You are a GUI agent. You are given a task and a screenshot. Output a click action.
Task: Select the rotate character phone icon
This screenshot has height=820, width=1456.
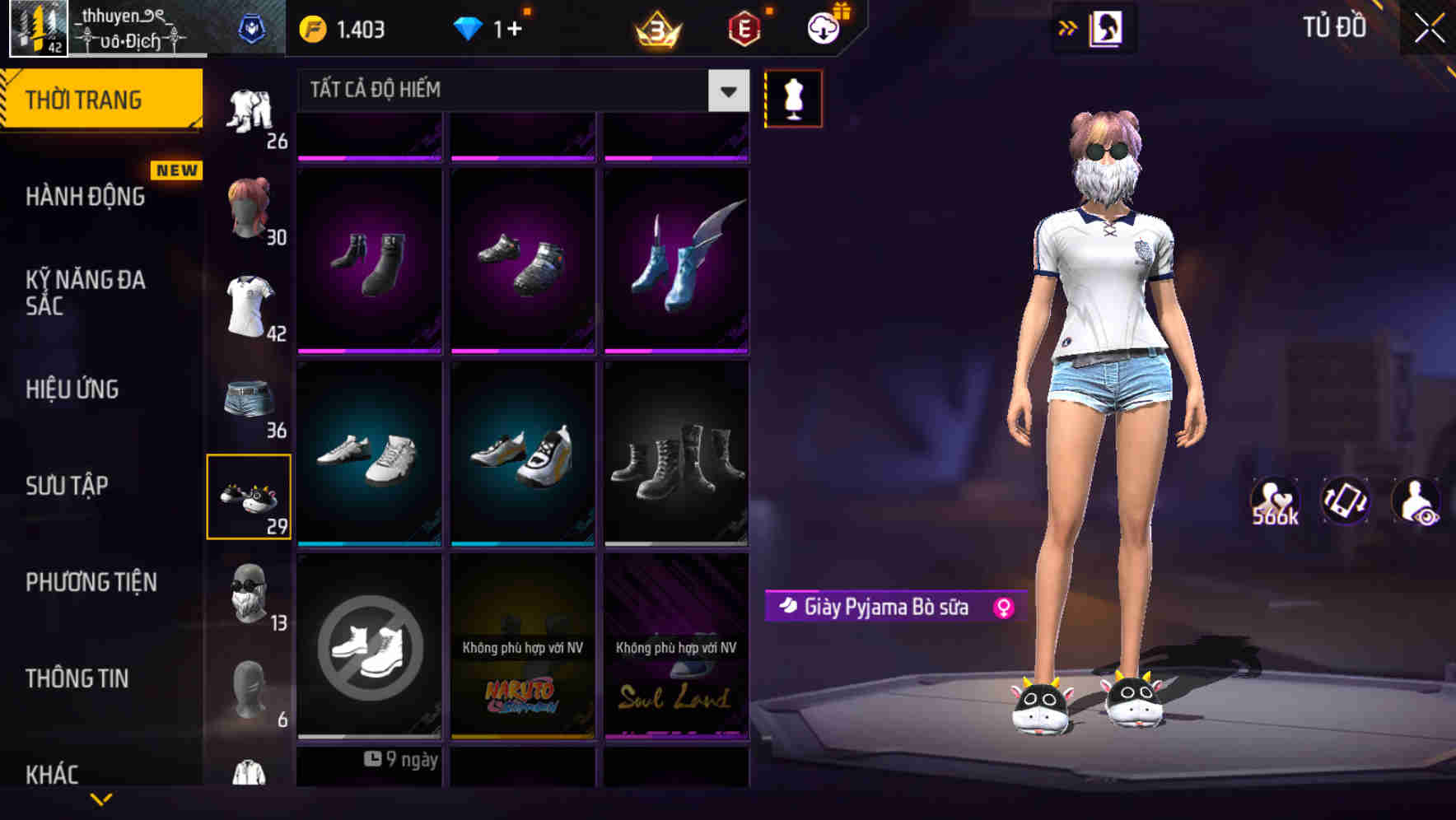point(1347,501)
